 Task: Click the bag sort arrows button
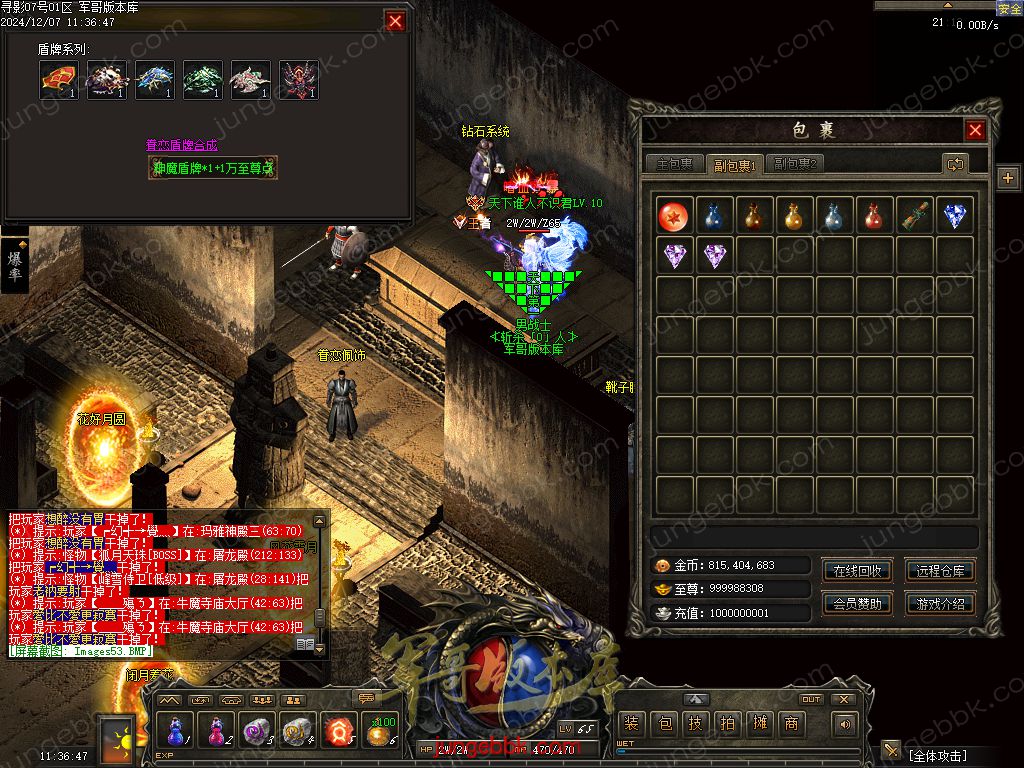[955, 164]
